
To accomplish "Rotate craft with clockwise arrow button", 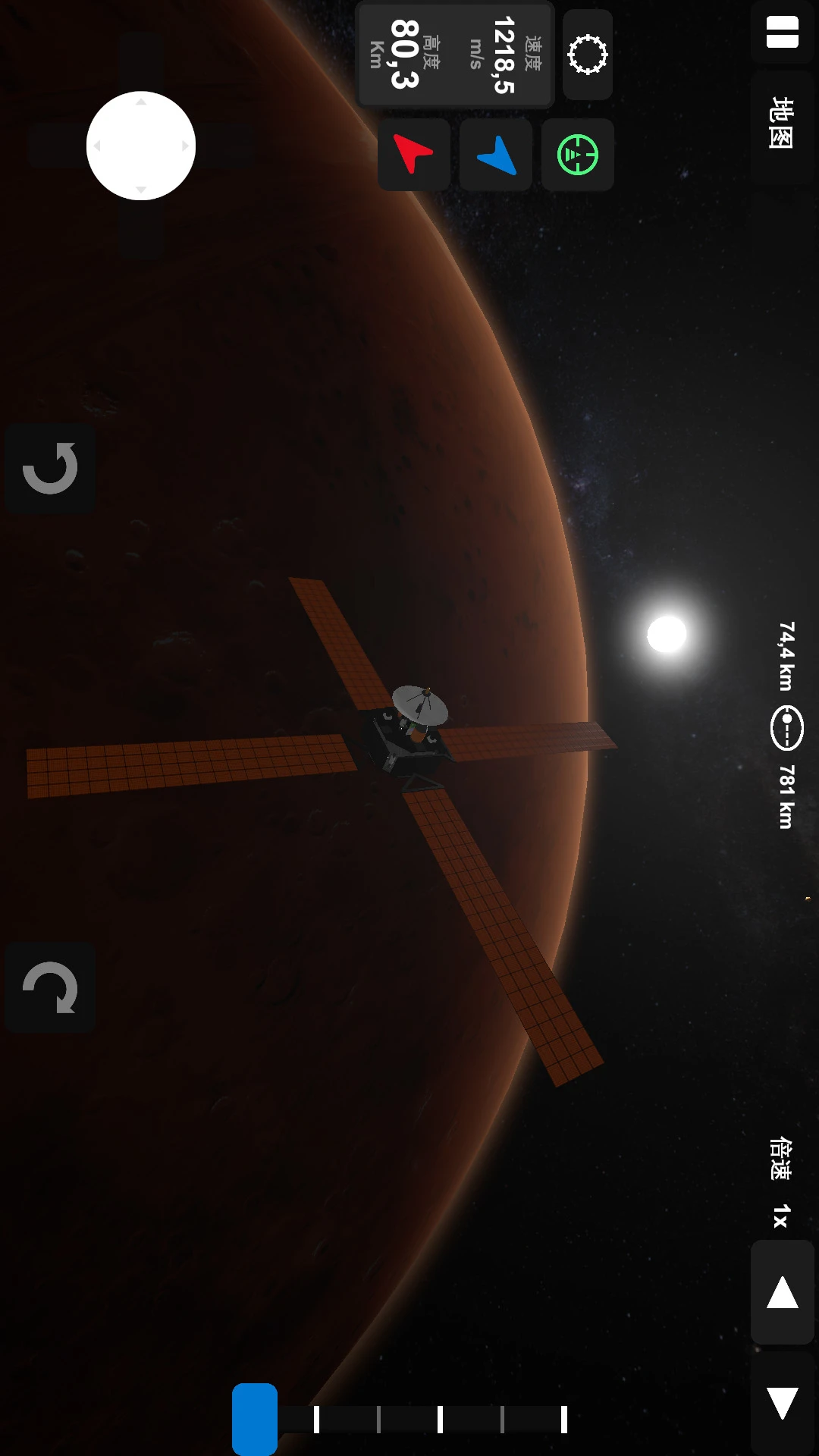I will click(x=50, y=987).
